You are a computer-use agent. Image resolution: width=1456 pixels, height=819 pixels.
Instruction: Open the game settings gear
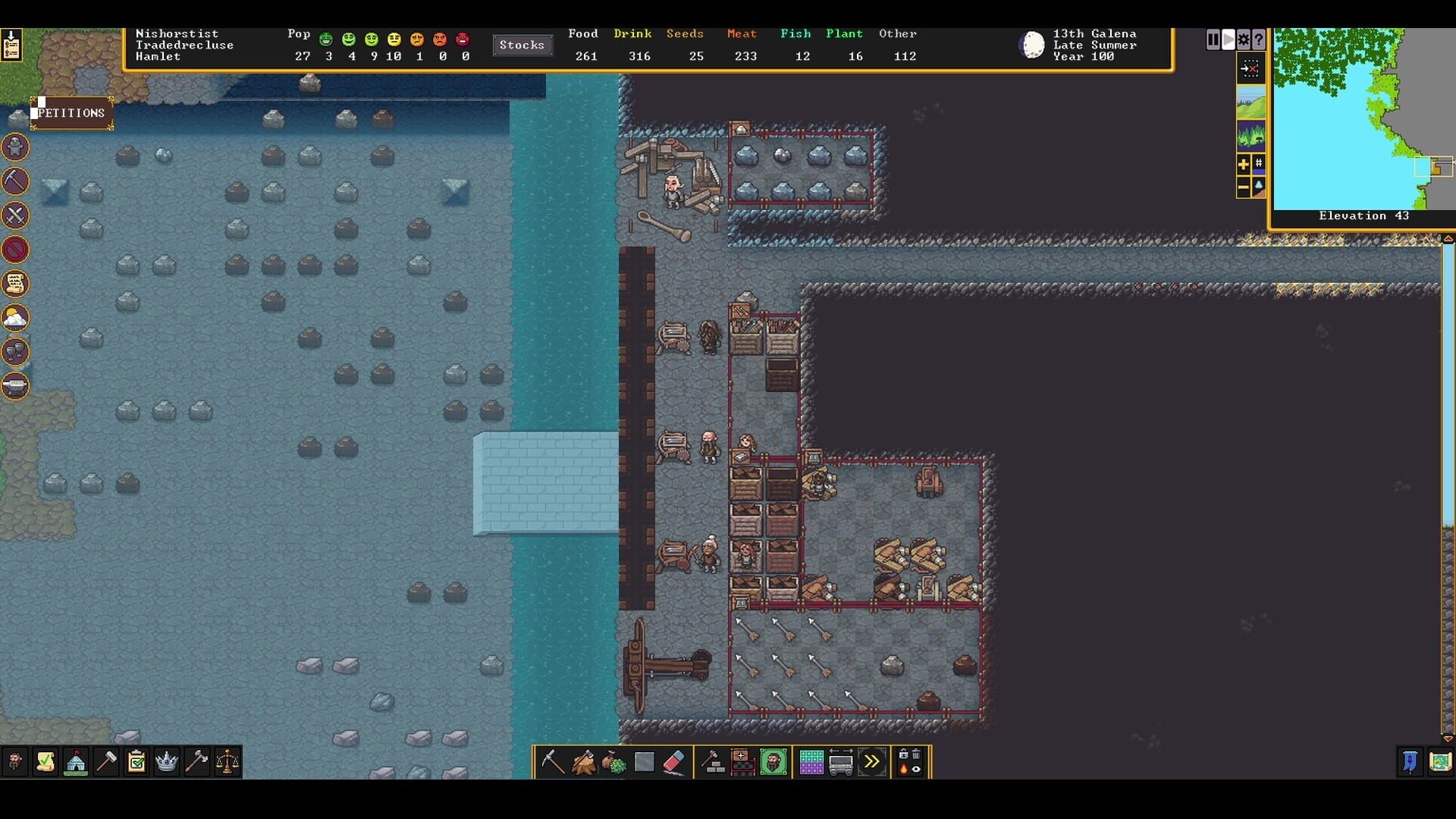tap(1244, 39)
